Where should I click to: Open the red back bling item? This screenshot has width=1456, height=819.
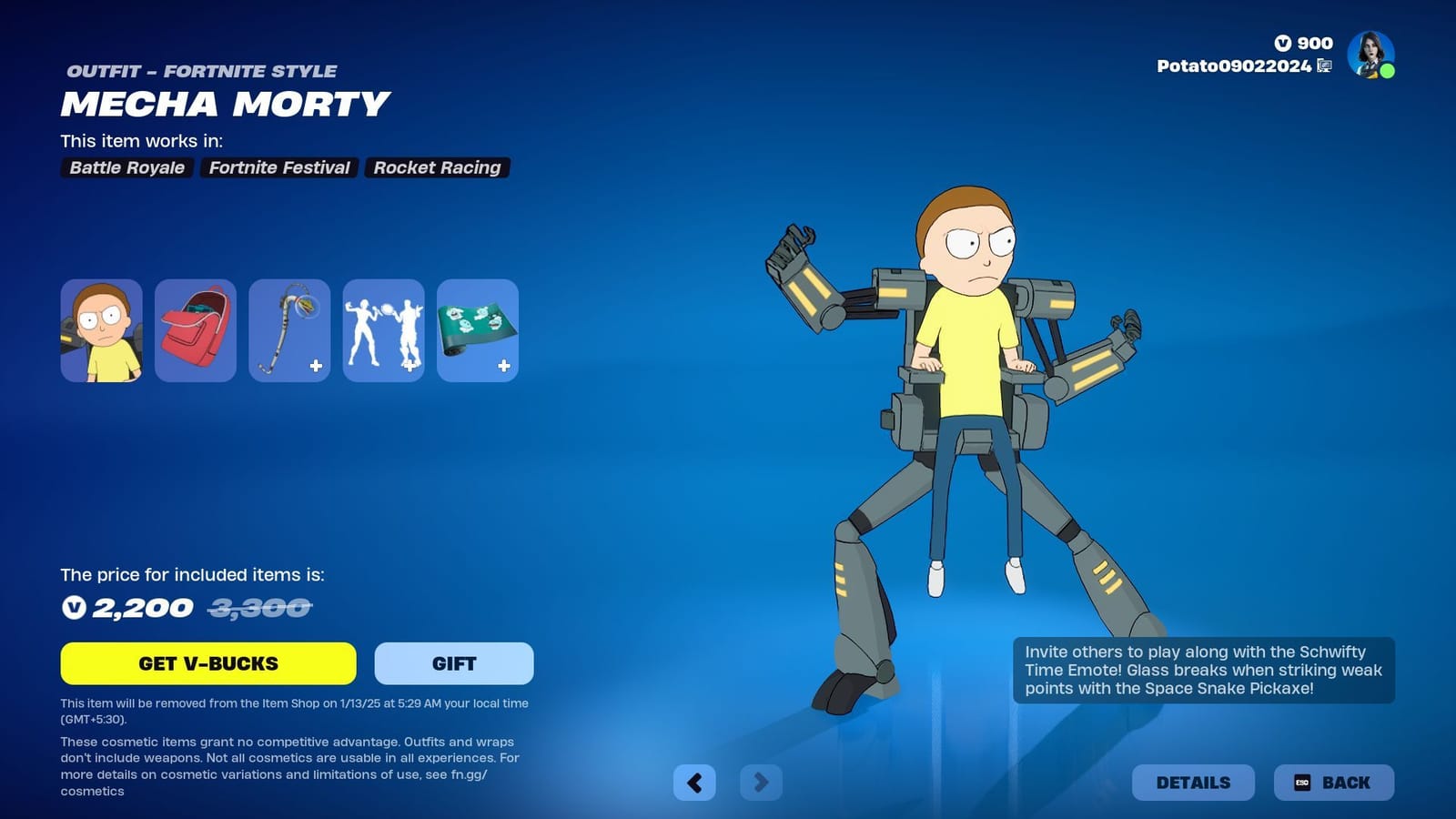click(195, 330)
